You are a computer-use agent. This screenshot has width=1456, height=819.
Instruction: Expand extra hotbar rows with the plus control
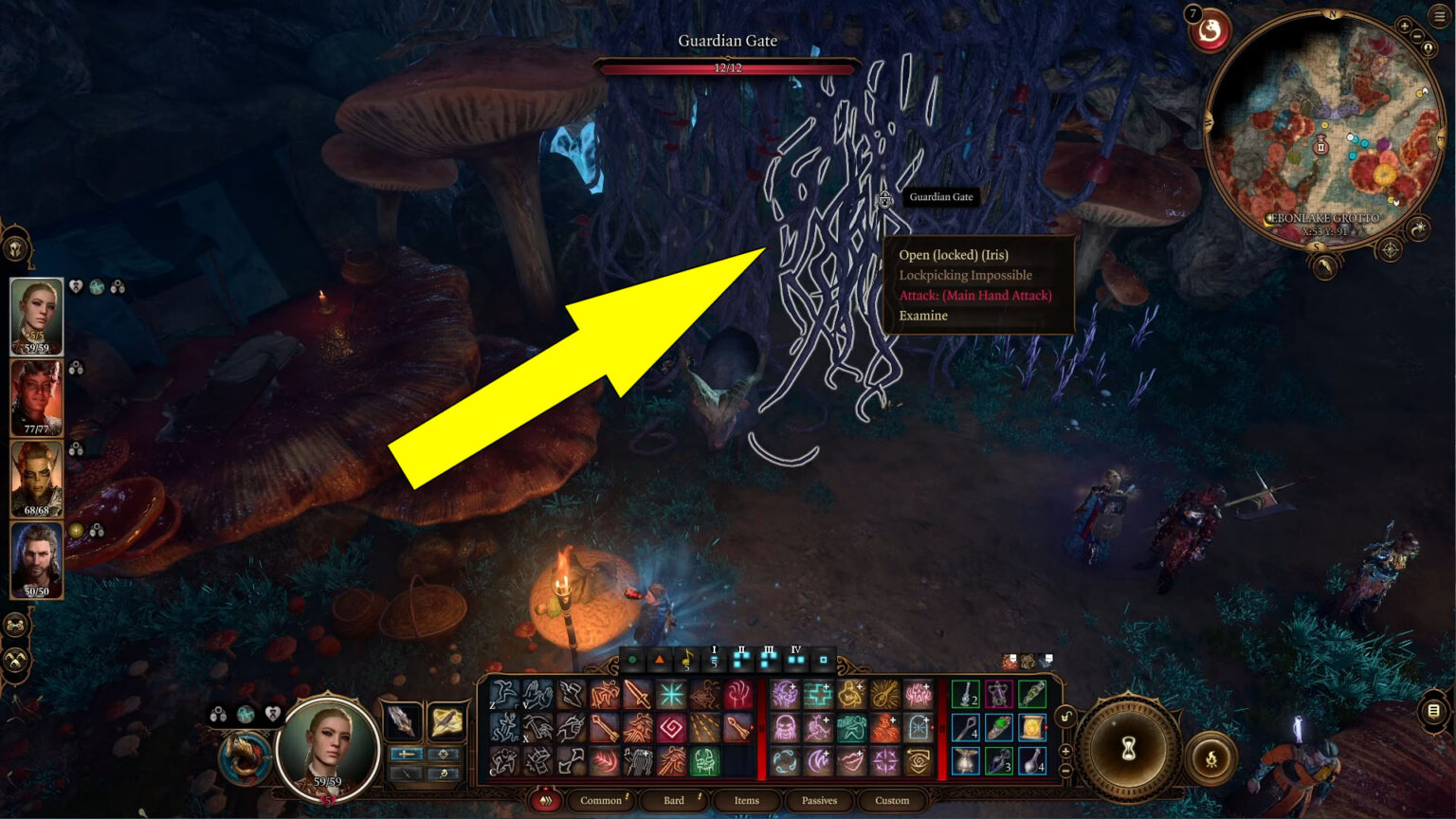click(1065, 750)
